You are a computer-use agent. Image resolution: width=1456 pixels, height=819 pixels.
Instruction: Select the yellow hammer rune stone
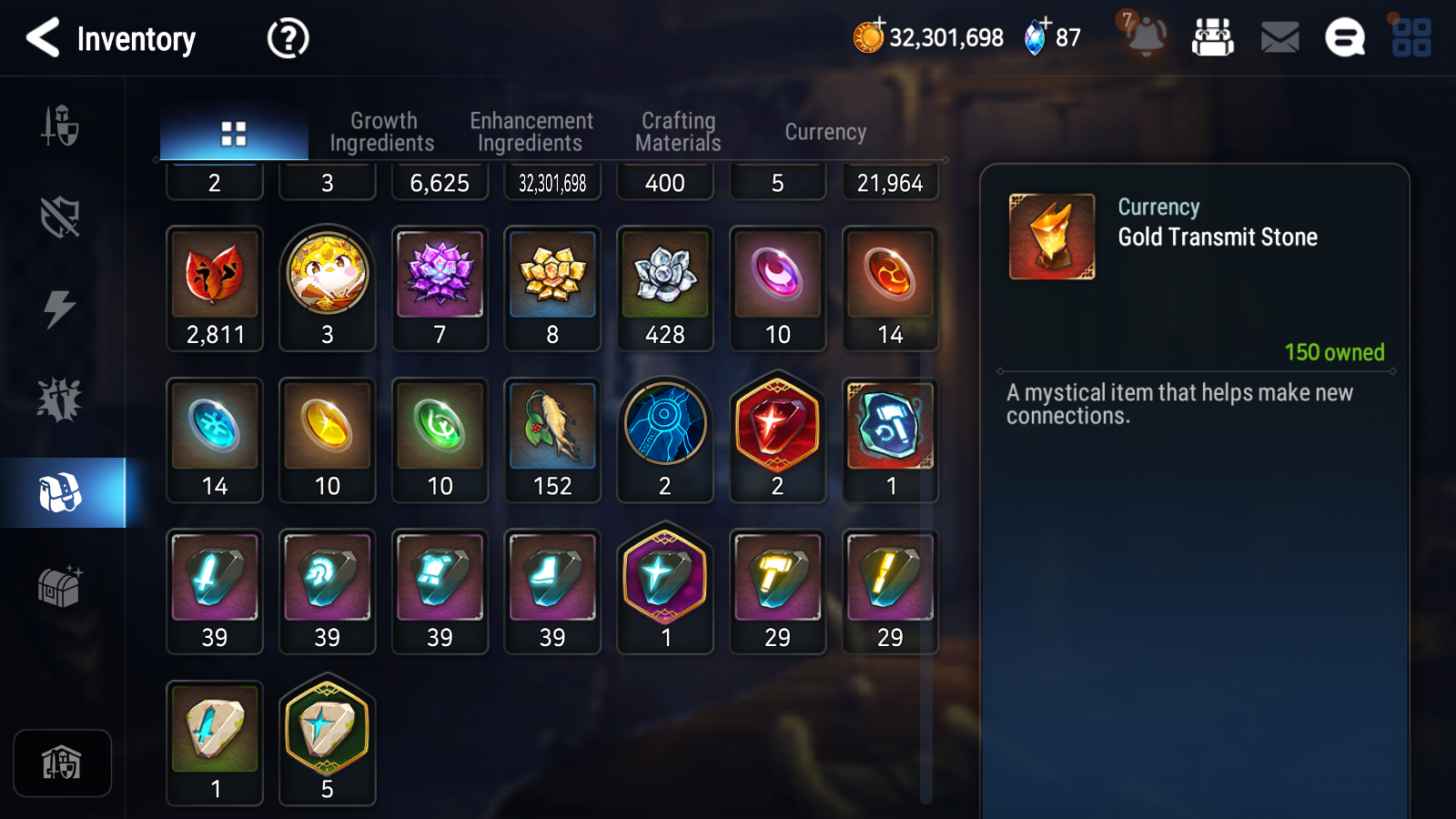[778, 591]
